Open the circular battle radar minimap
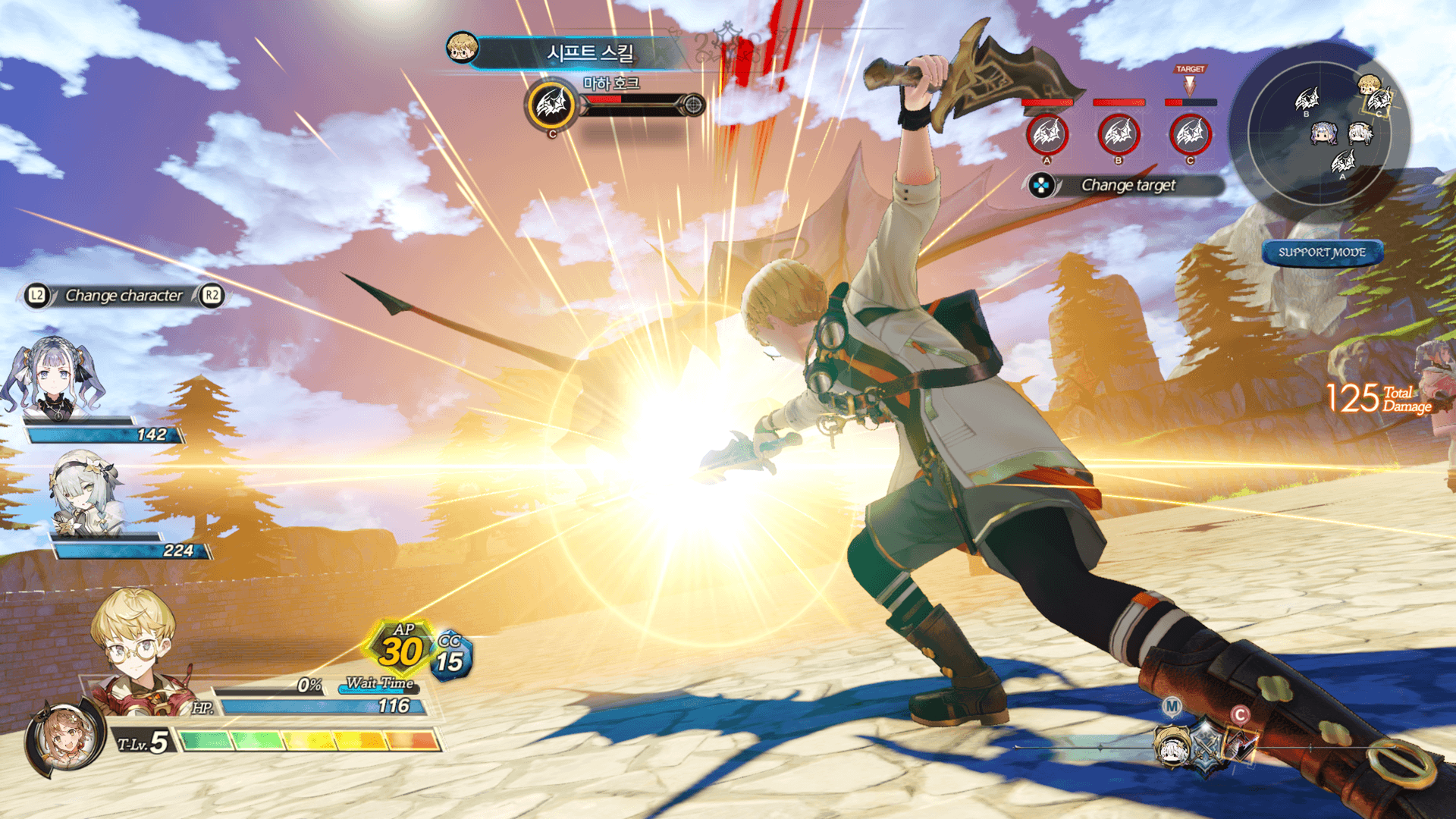Image resolution: width=1456 pixels, height=819 pixels. (1319, 133)
